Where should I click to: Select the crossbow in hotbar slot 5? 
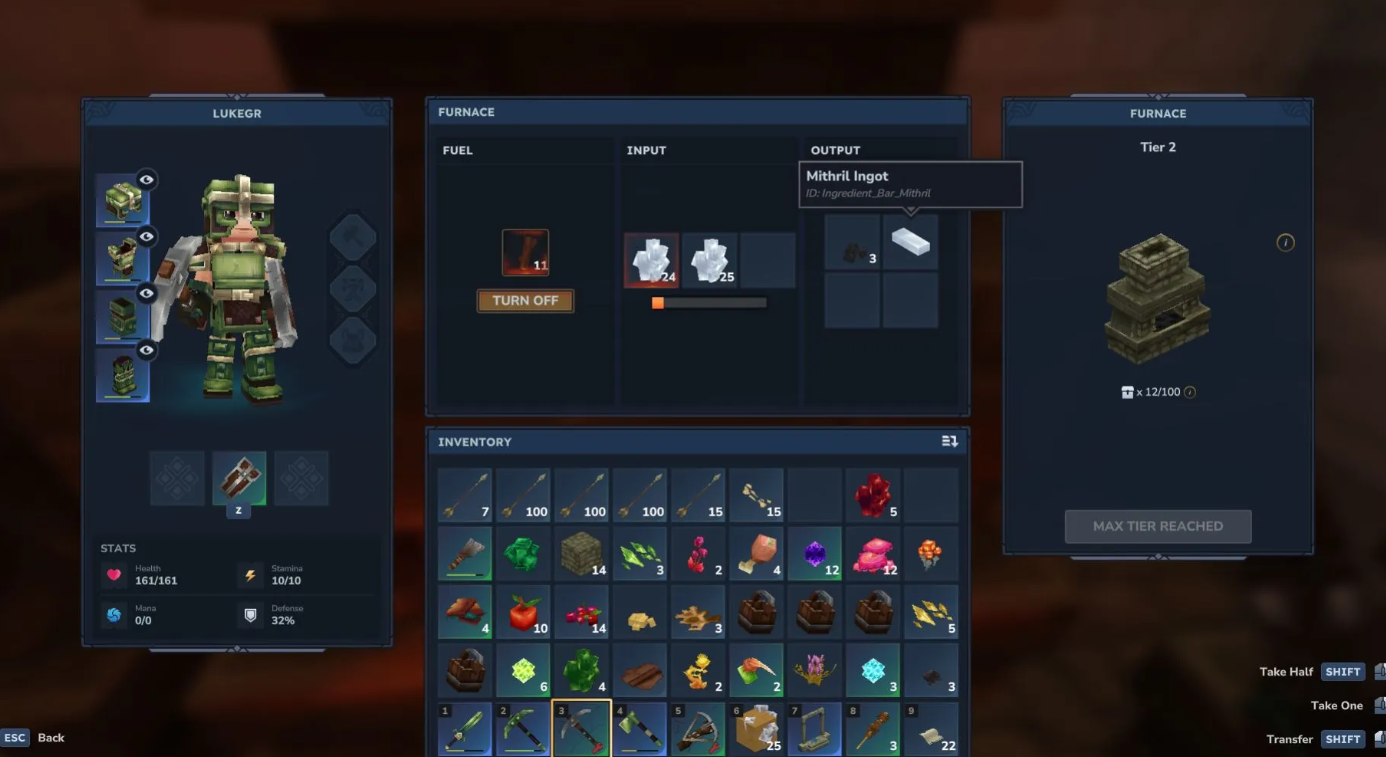click(x=698, y=729)
